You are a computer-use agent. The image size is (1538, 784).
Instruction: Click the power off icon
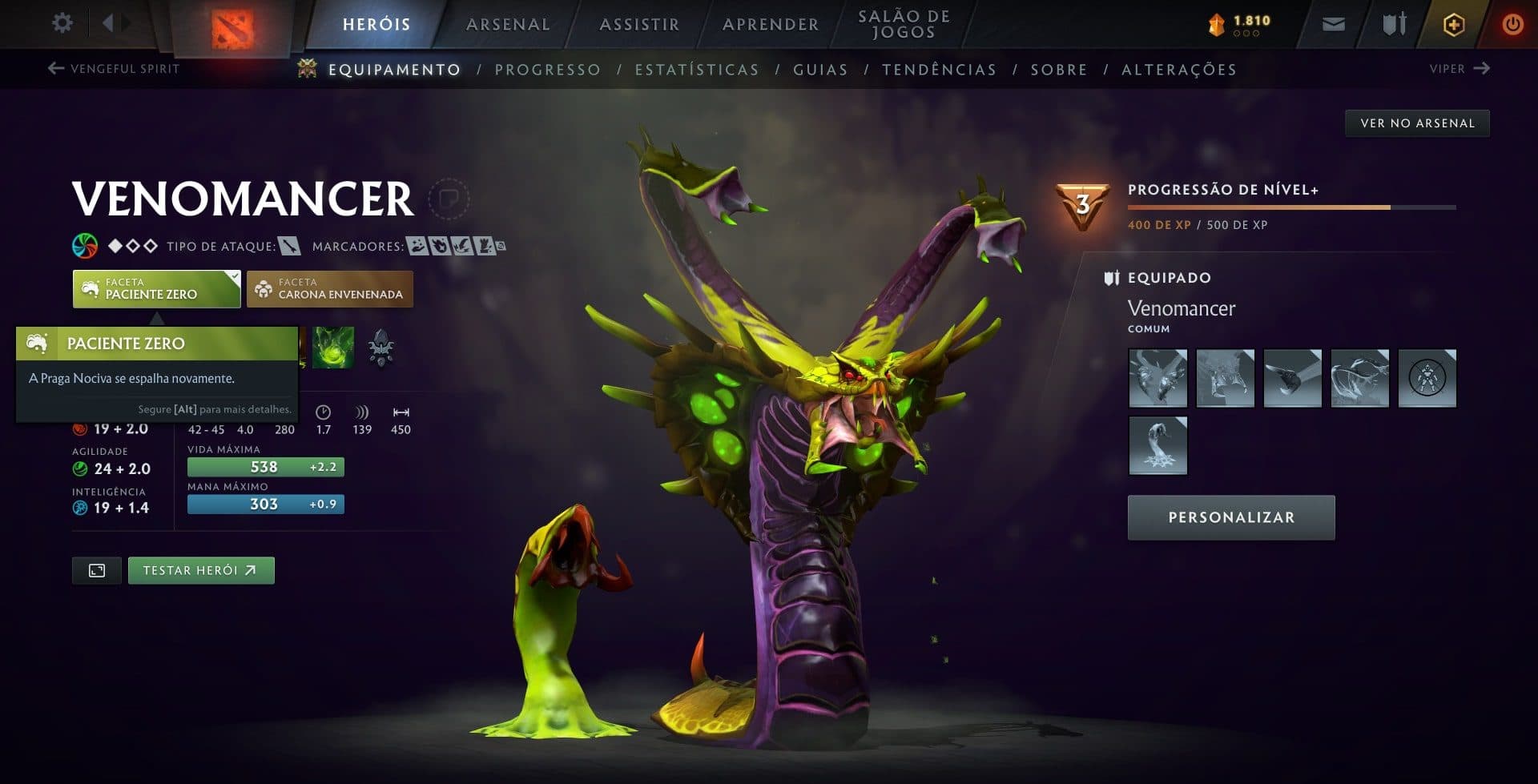click(1512, 24)
